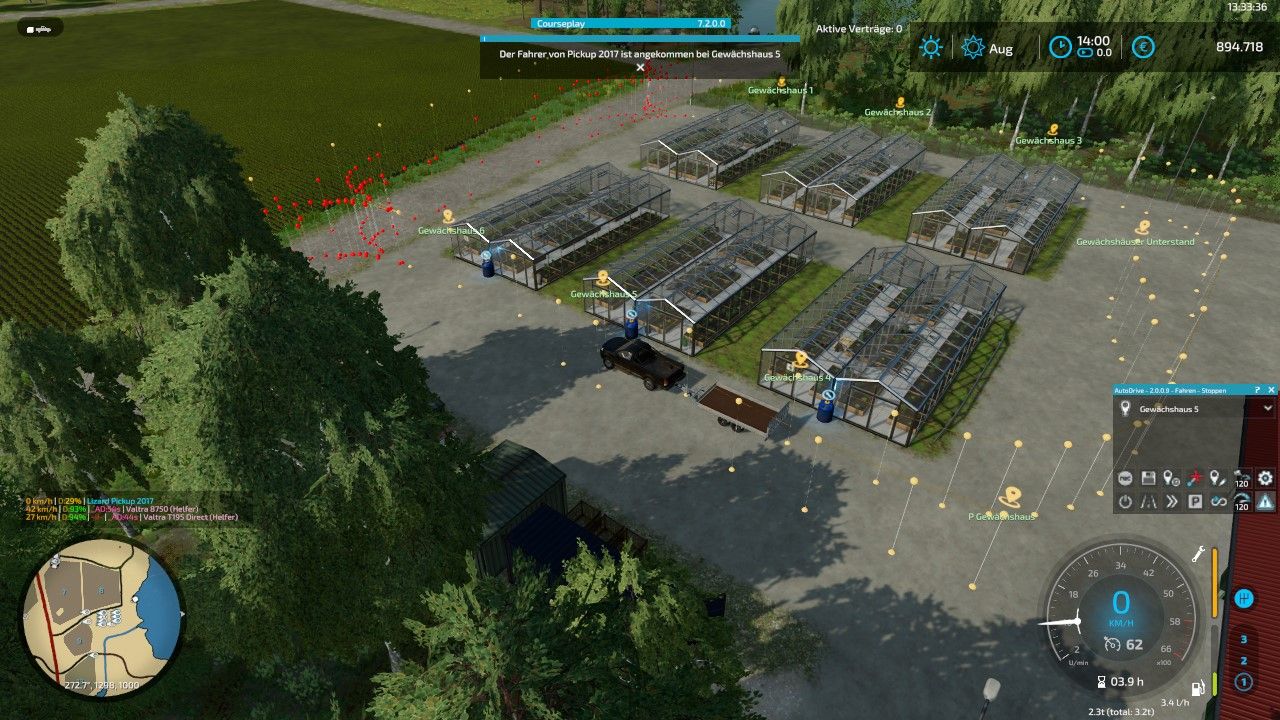1280x720 pixels.
Task: Open the Gewächshaus 5 destination dropdown
Action: (1268, 408)
